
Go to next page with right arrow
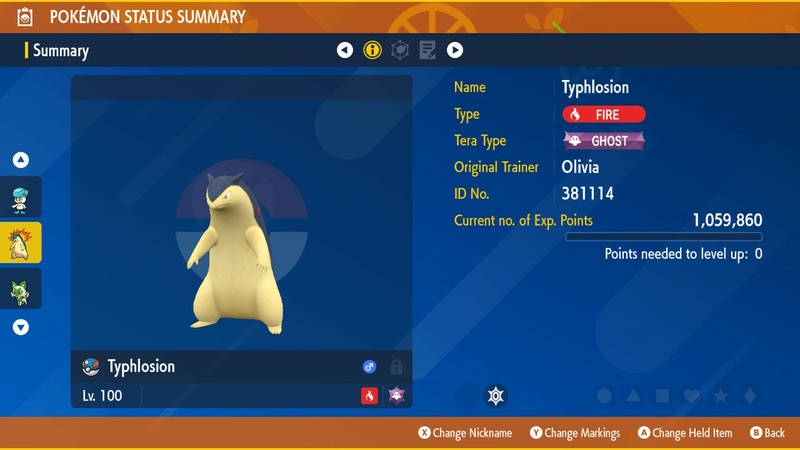[455, 50]
